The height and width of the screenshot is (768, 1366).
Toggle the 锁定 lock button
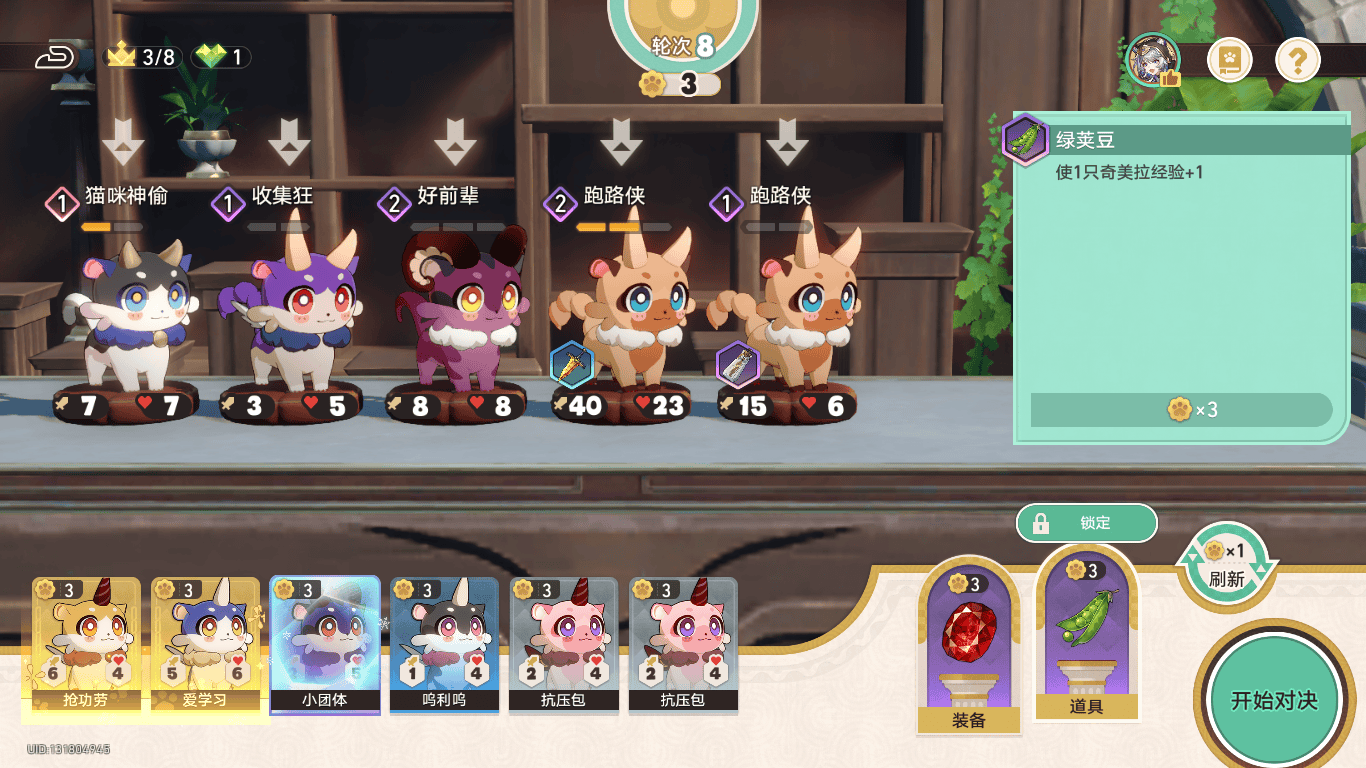click(1086, 523)
